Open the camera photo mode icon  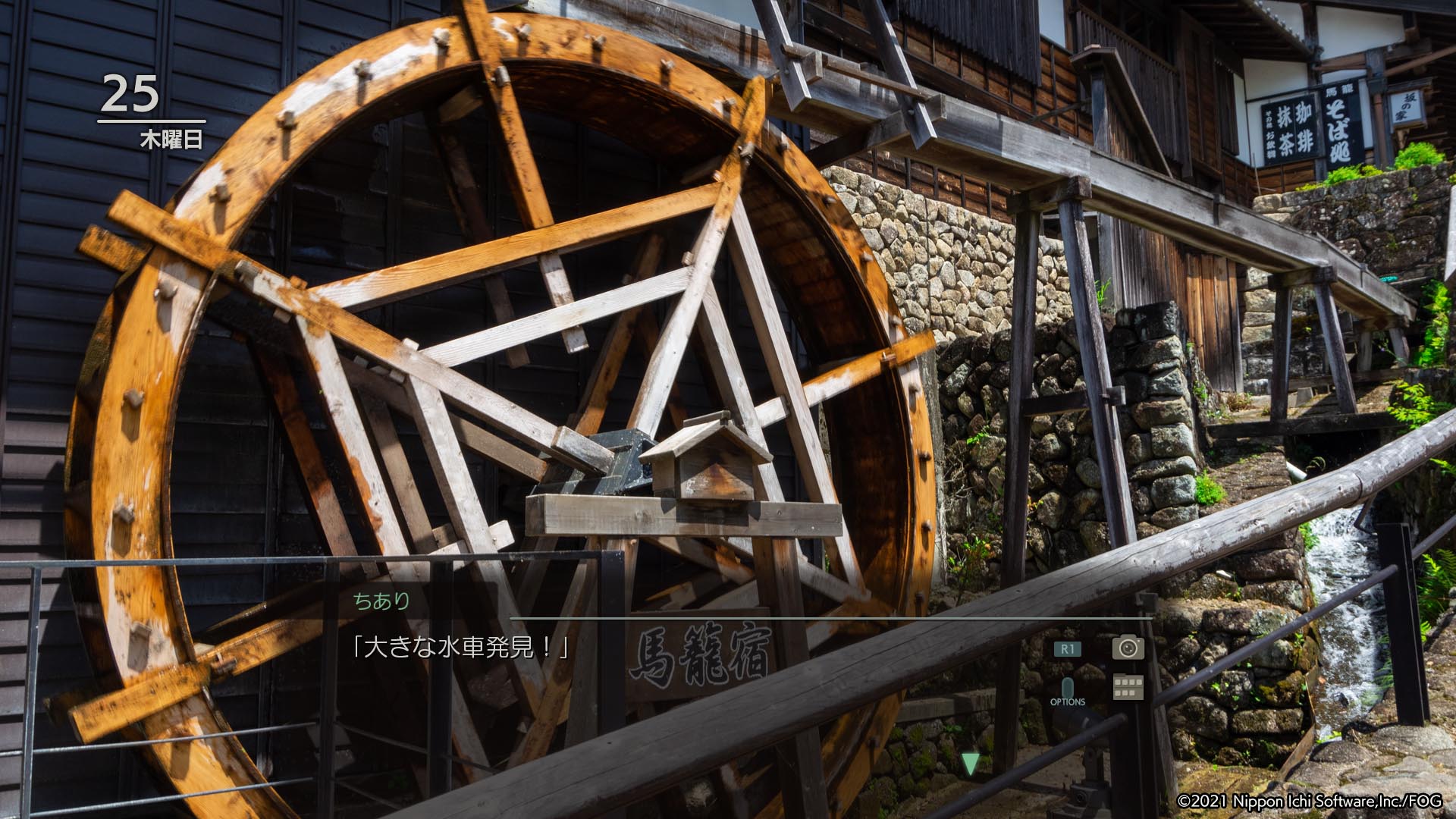[x=1128, y=647]
